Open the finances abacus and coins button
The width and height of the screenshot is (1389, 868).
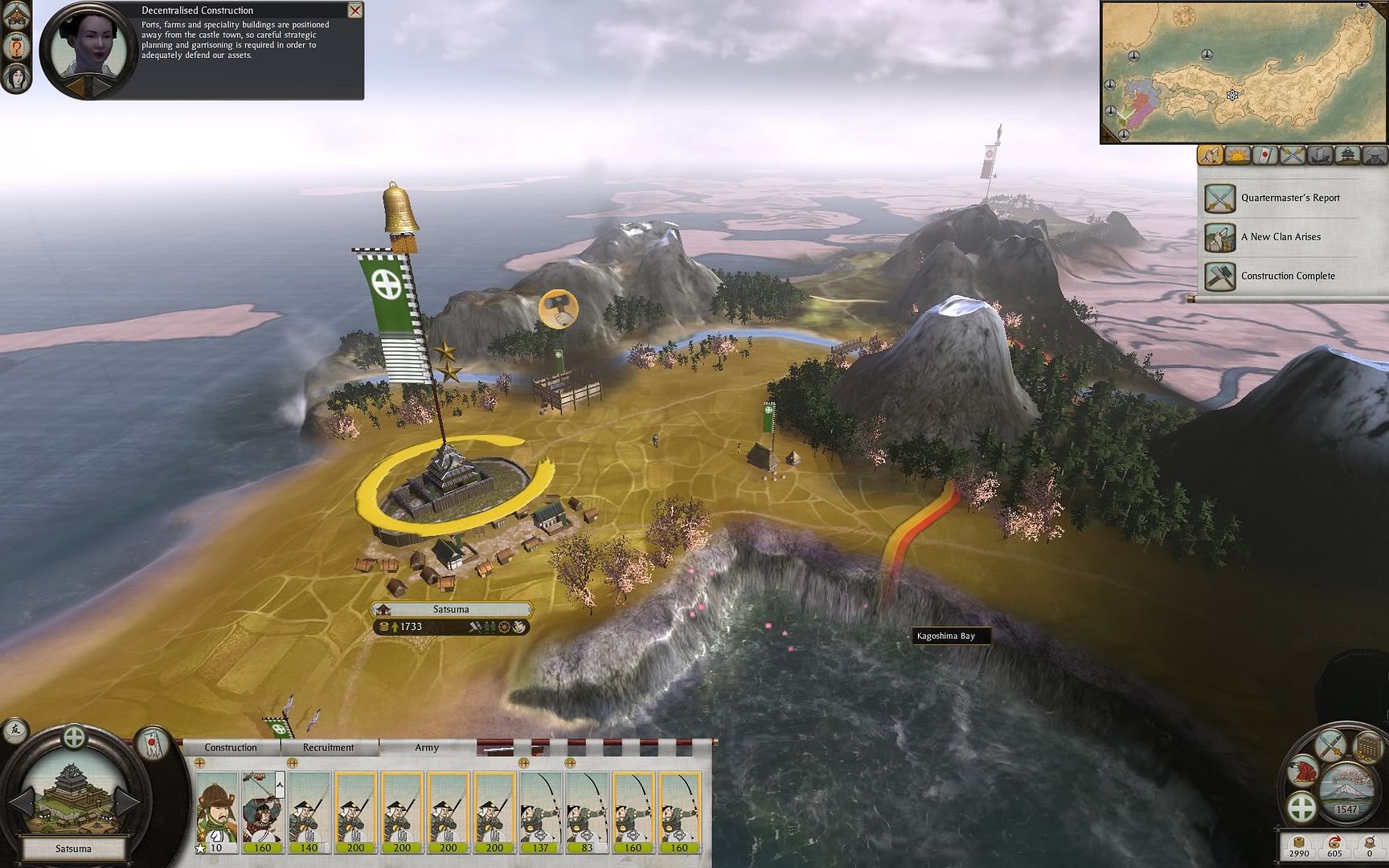[x=1367, y=747]
